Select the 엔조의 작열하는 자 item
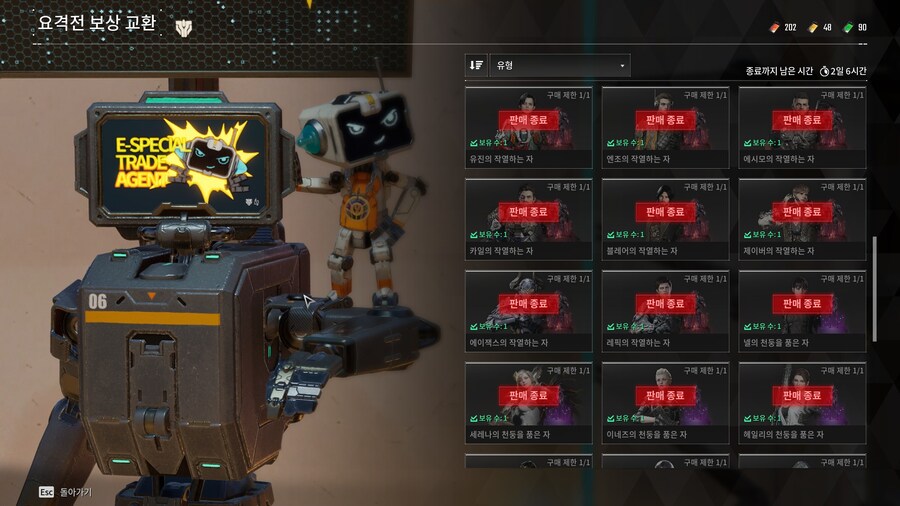The height and width of the screenshot is (506, 900). point(665,127)
